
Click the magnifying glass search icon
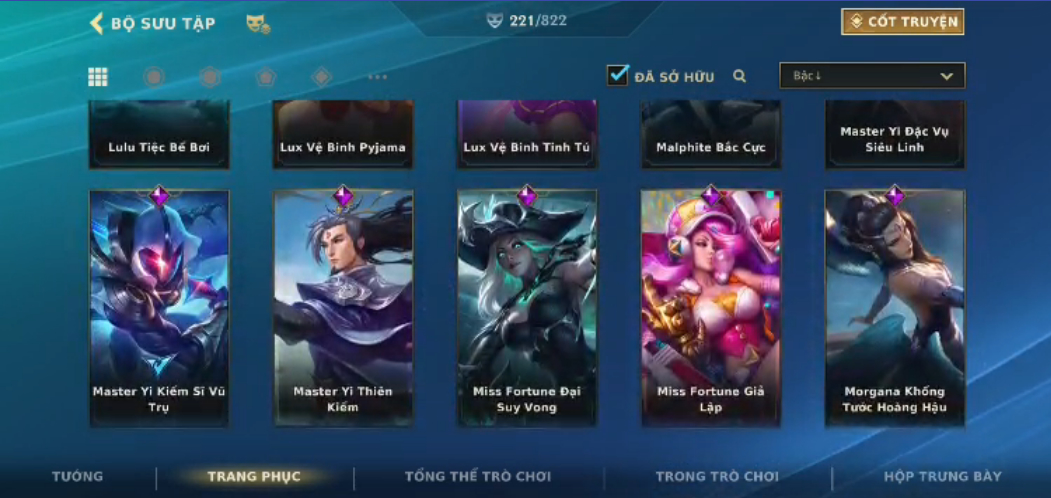[x=740, y=76]
